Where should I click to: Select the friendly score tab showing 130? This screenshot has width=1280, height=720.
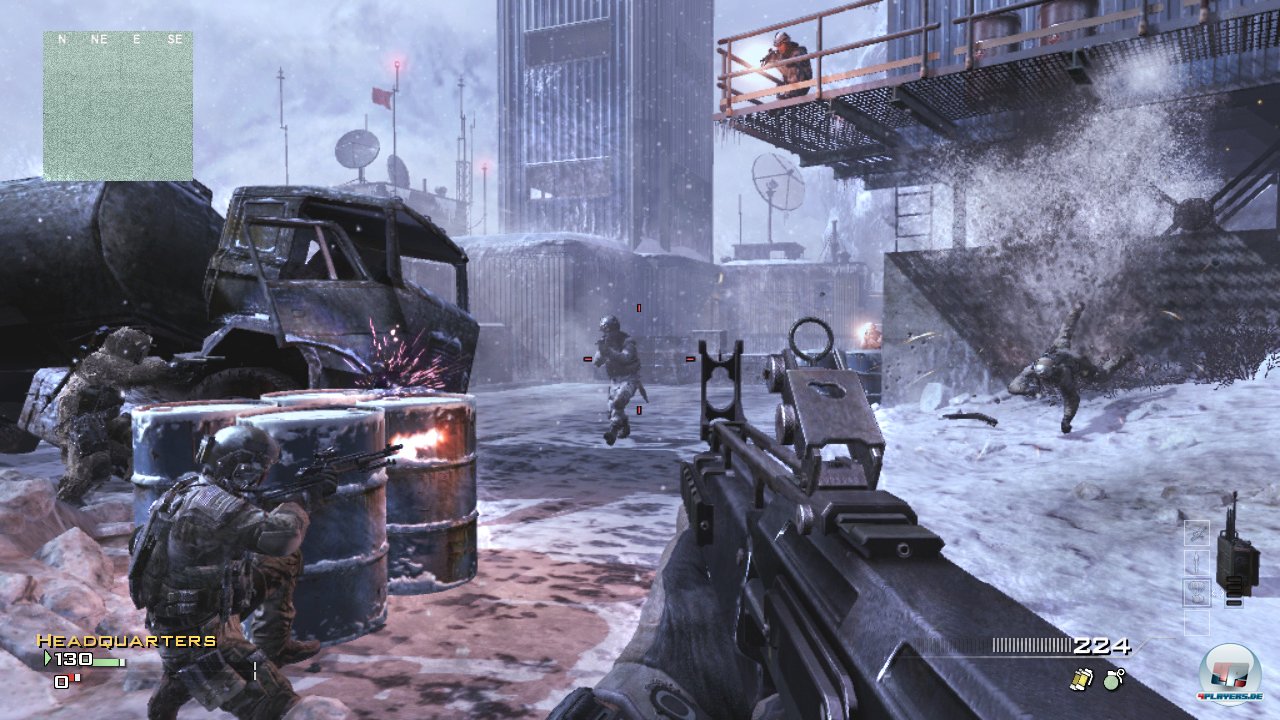[x=73, y=660]
